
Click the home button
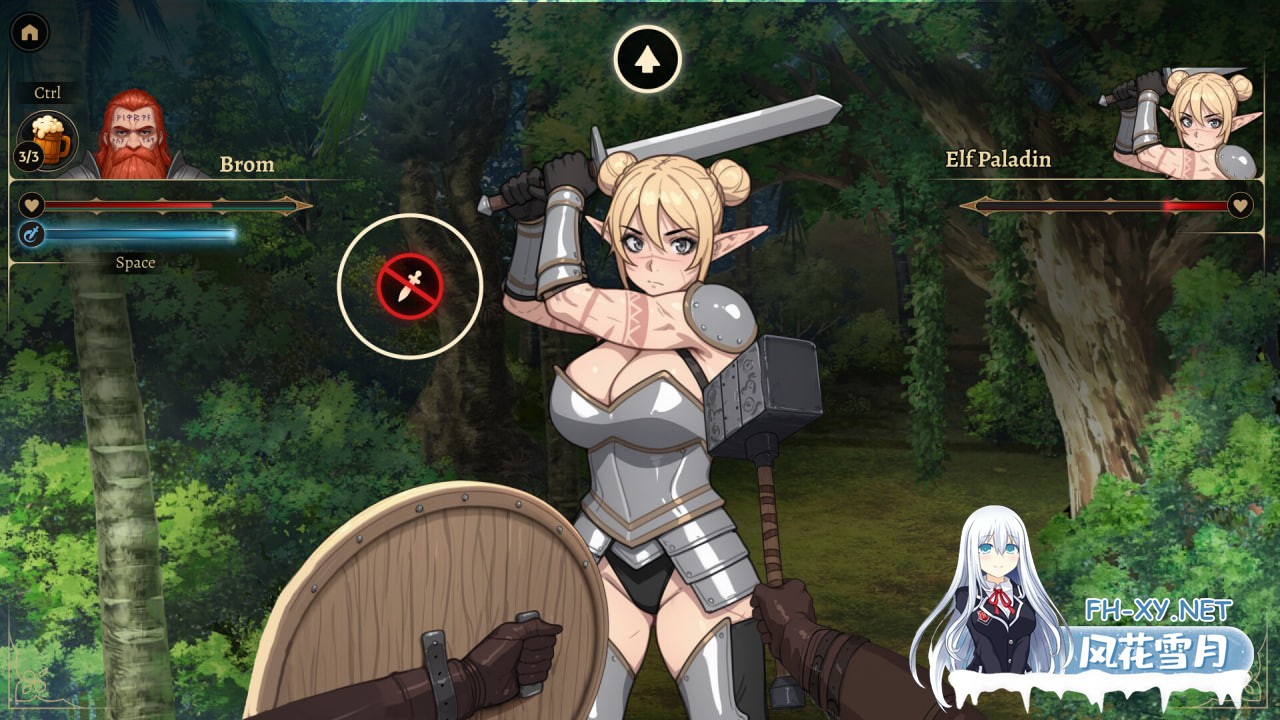coord(29,32)
